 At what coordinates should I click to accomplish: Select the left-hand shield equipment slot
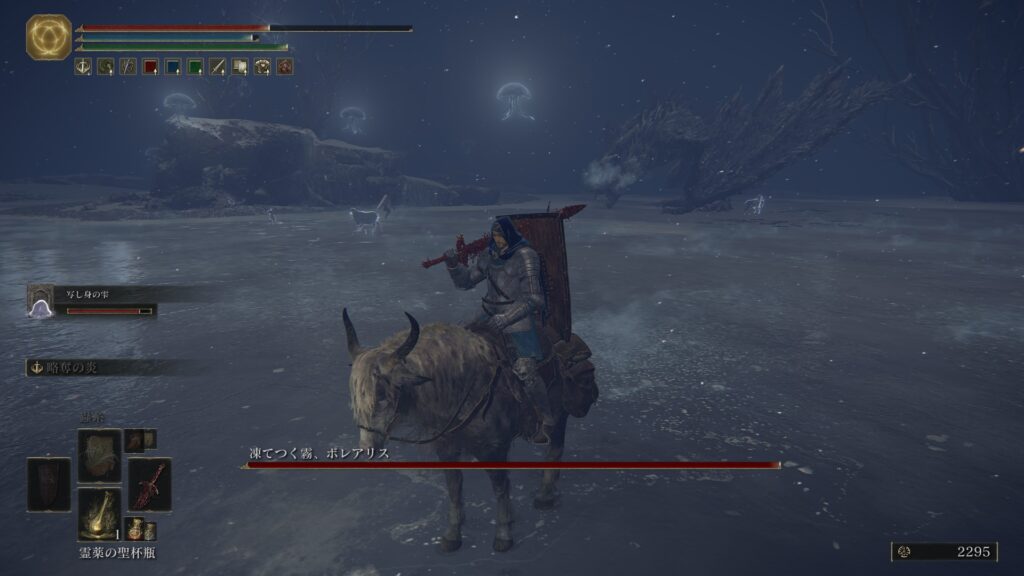tap(49, 484)
